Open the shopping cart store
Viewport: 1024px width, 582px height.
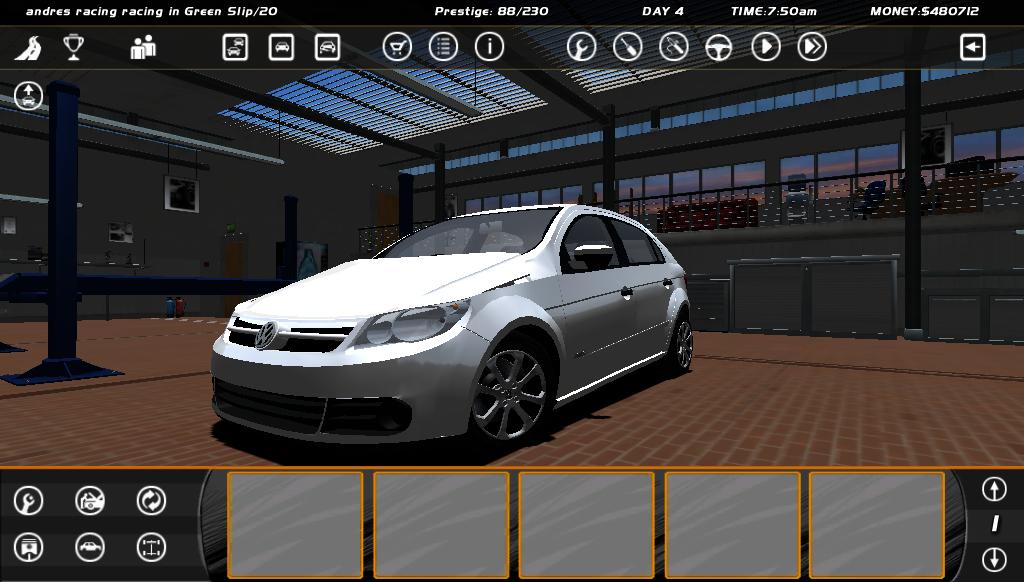click(x=397, y=47)
